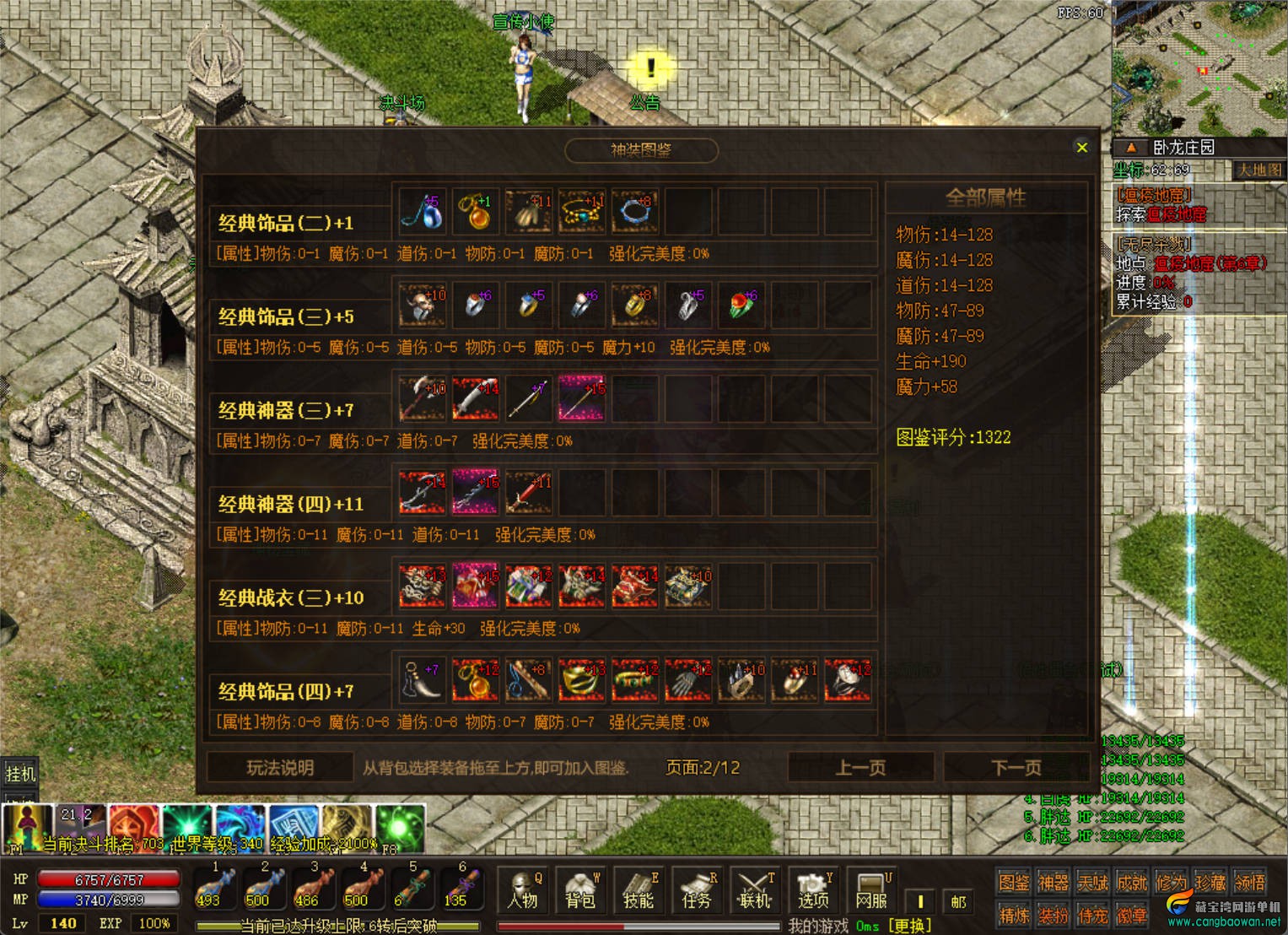
Task: Open the 邮 mail button
Action: click(958, 901)
